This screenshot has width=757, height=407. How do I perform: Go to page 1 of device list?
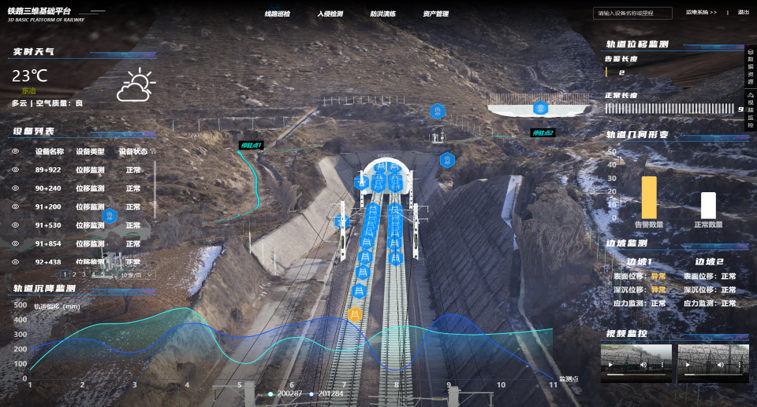pos(65,274)
